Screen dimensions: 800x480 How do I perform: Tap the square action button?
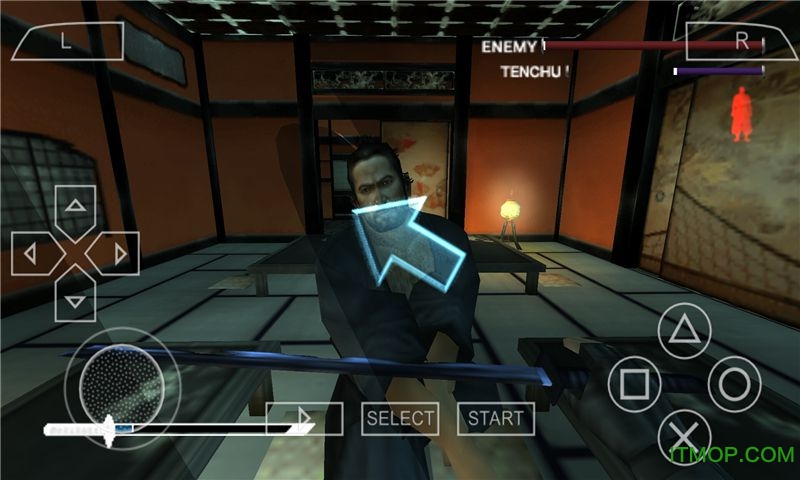[634, 384]
